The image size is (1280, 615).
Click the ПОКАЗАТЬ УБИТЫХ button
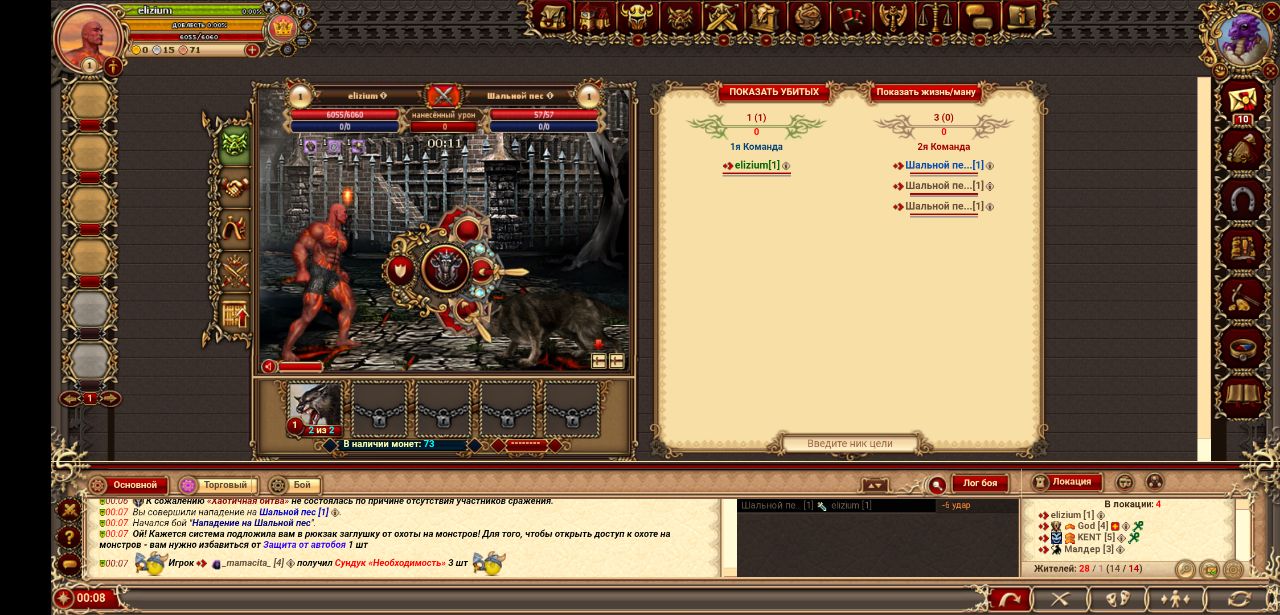(773, 92)
